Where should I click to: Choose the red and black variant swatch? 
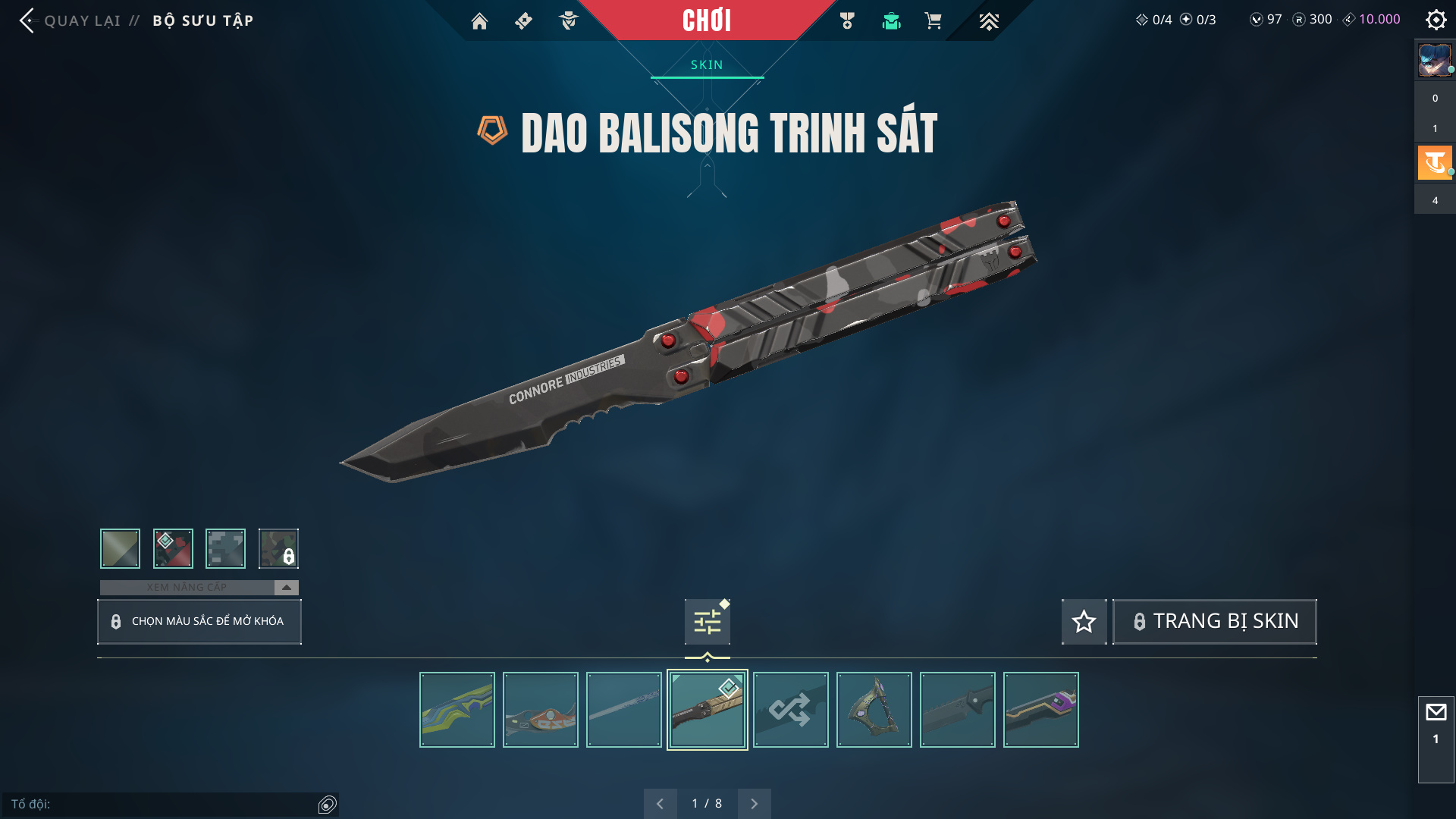(173, 548)
